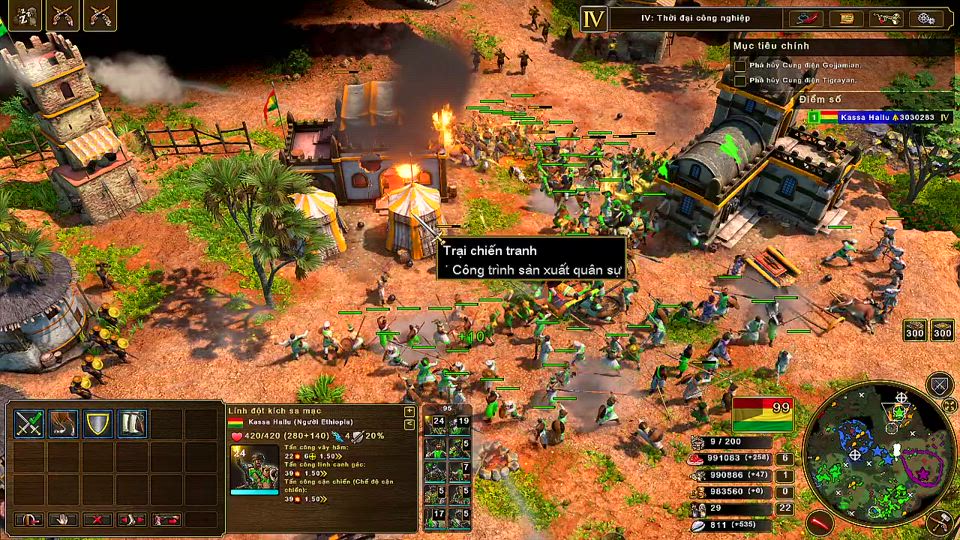This screenshot has width=960, height=540.
Task: Click the Age IV Roman numeral badge
Action: click(x=594, y=19)
